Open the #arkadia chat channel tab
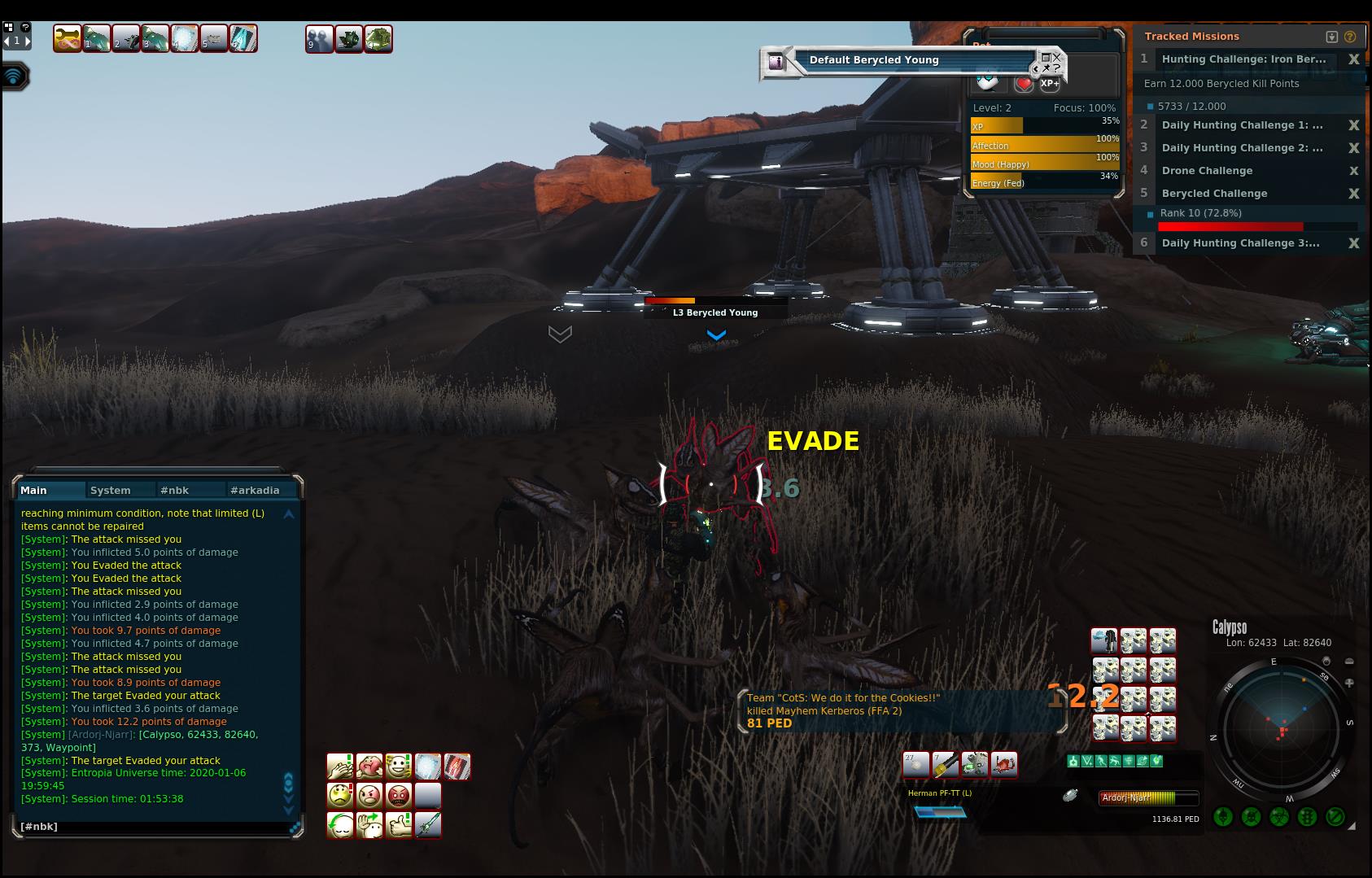1372x878 pixels. [255, 490]
